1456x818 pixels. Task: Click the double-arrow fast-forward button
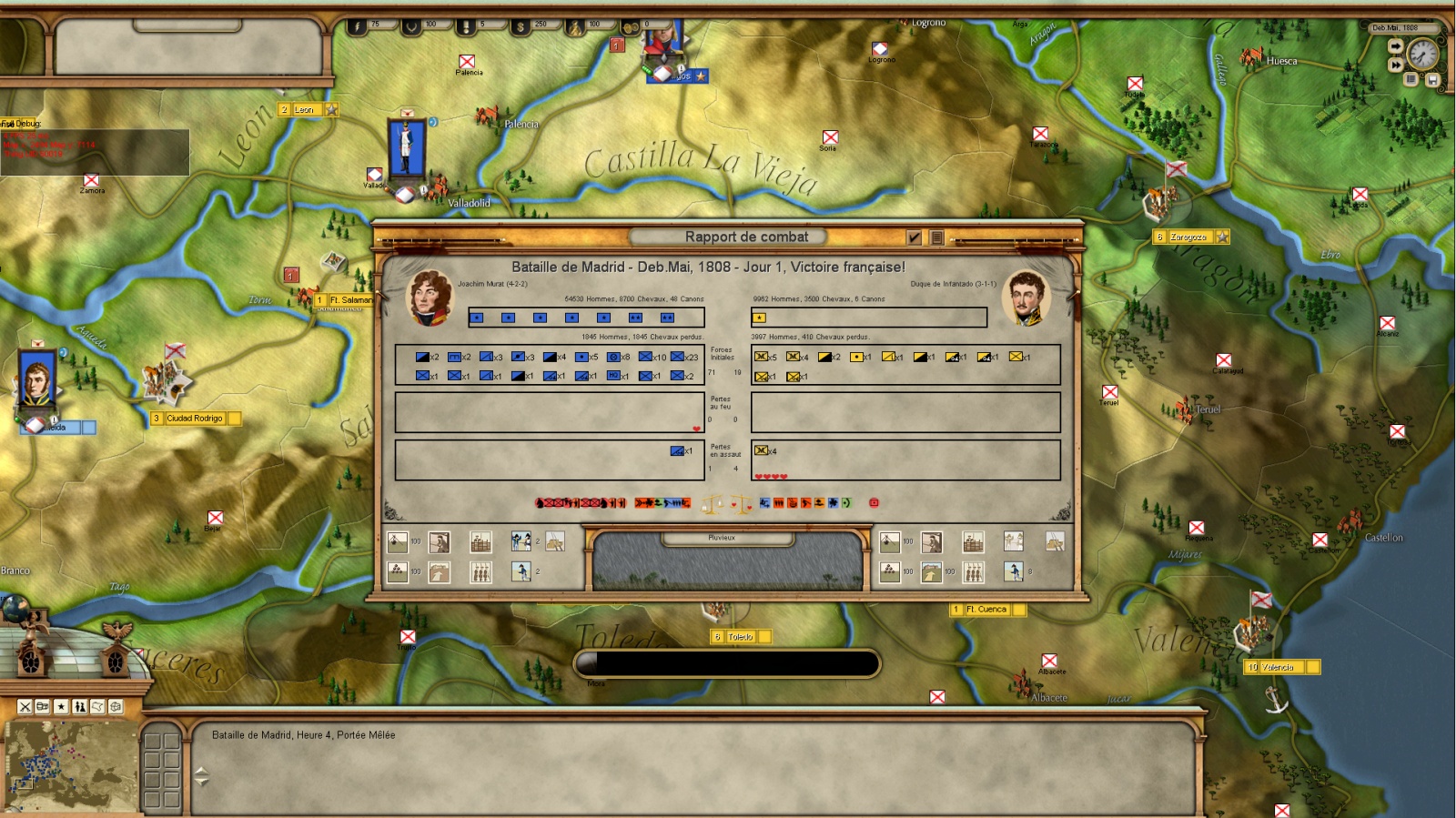[1395, 65]
